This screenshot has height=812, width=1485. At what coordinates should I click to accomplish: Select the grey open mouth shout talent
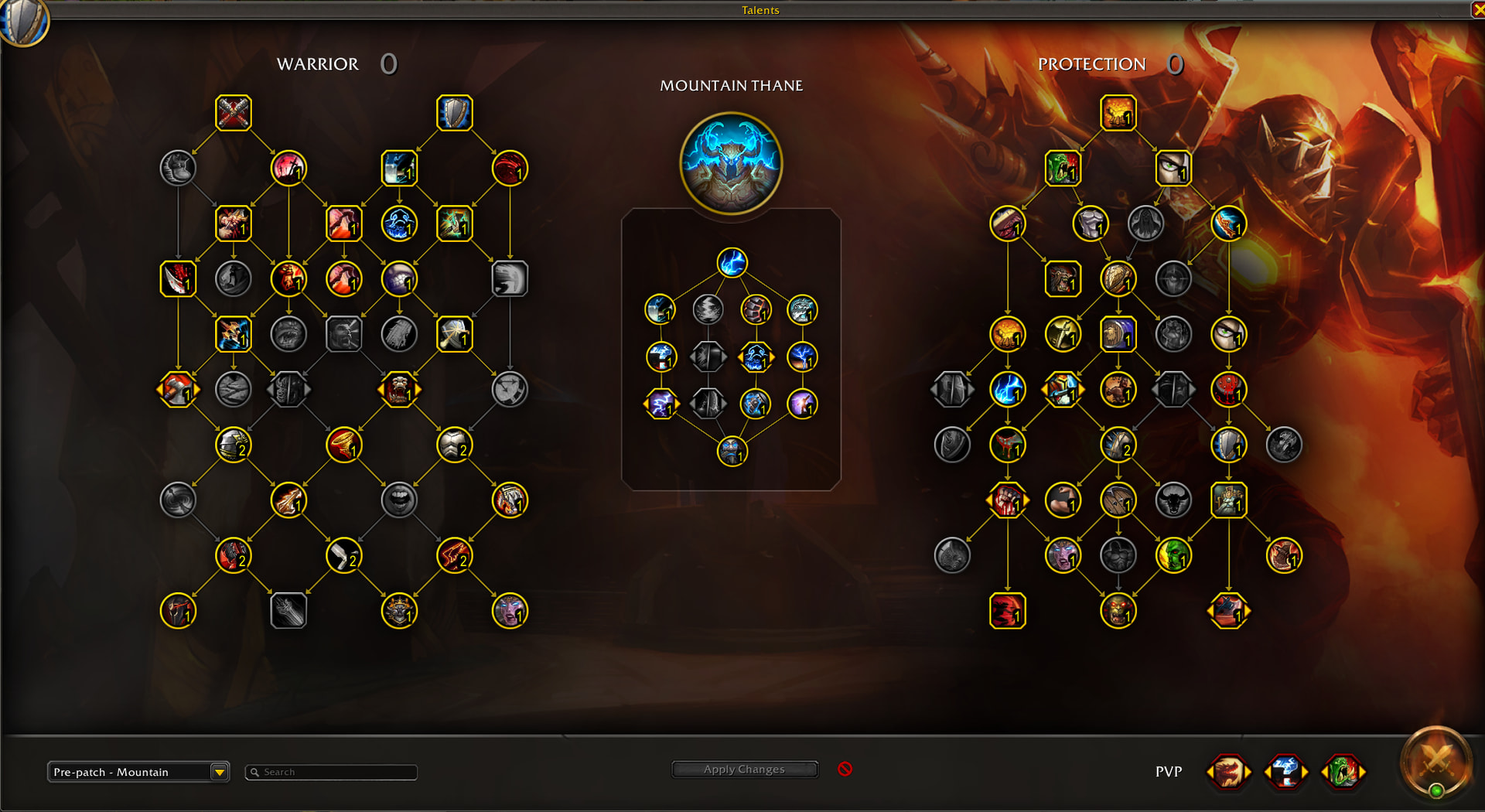click(399, 500)
